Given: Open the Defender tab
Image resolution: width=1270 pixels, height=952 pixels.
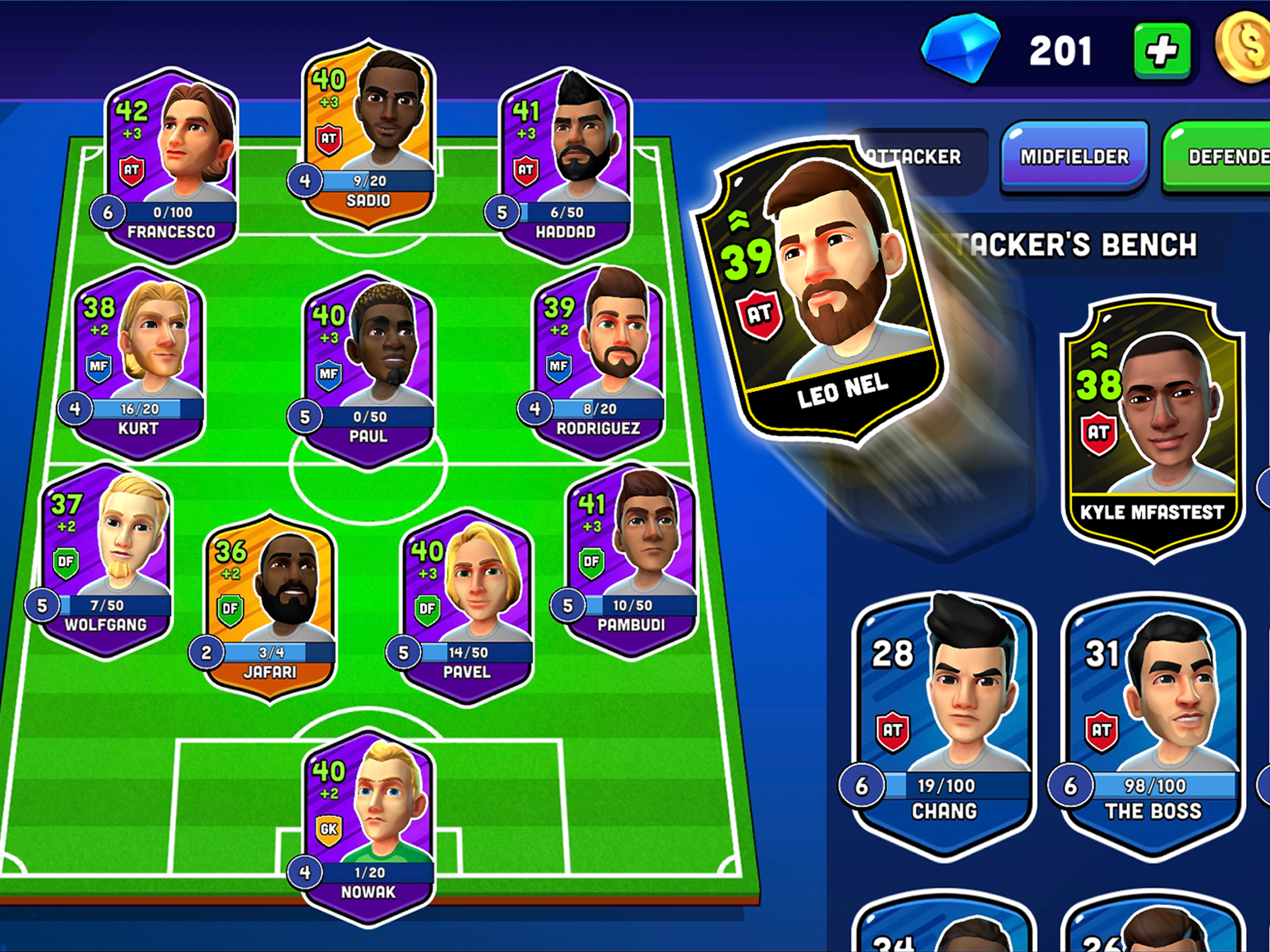Looking at the screenshot, I should (x=1223, y=156).
